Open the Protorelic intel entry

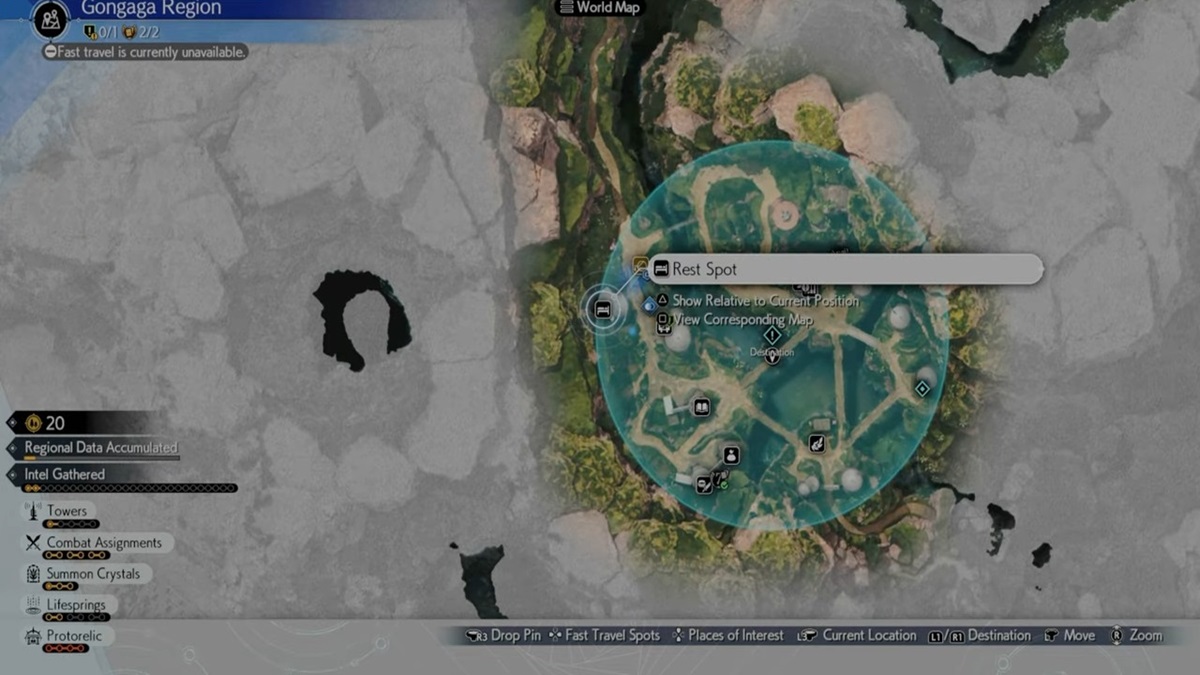pyautogui.click(x=74, y=636)
